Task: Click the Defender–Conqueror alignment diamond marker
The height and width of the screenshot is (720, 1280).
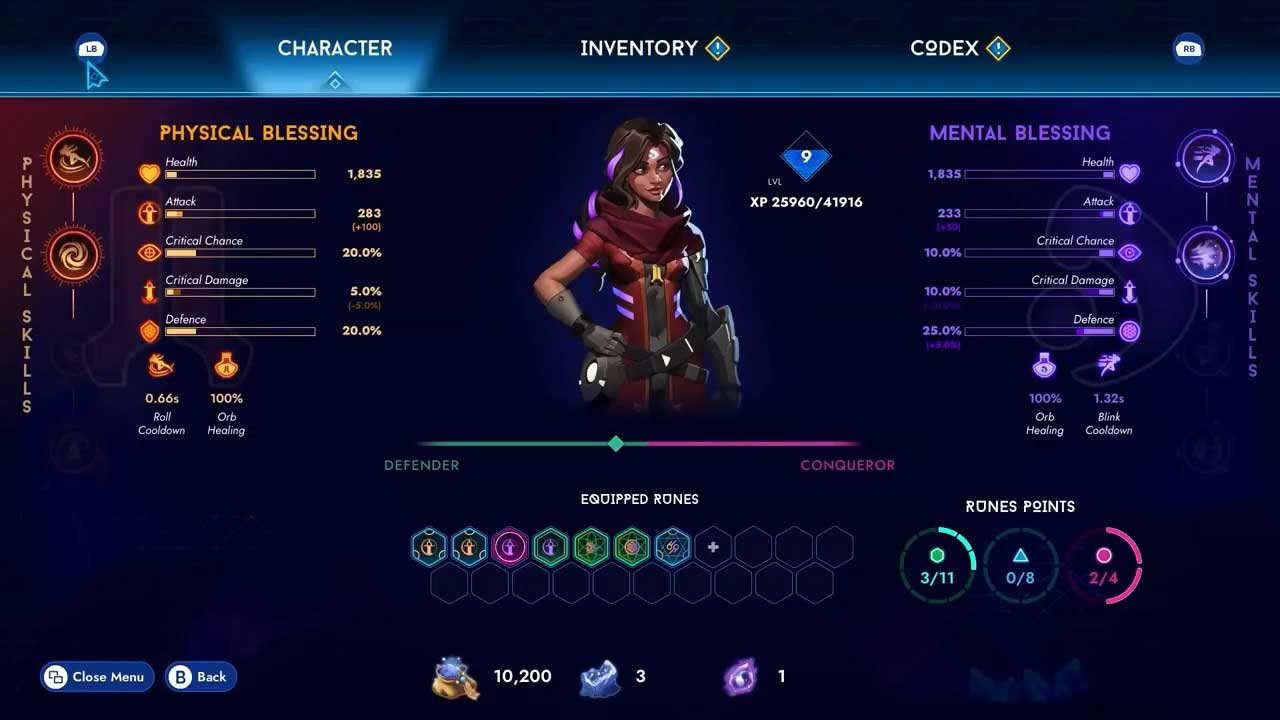Action: (616, 444)
